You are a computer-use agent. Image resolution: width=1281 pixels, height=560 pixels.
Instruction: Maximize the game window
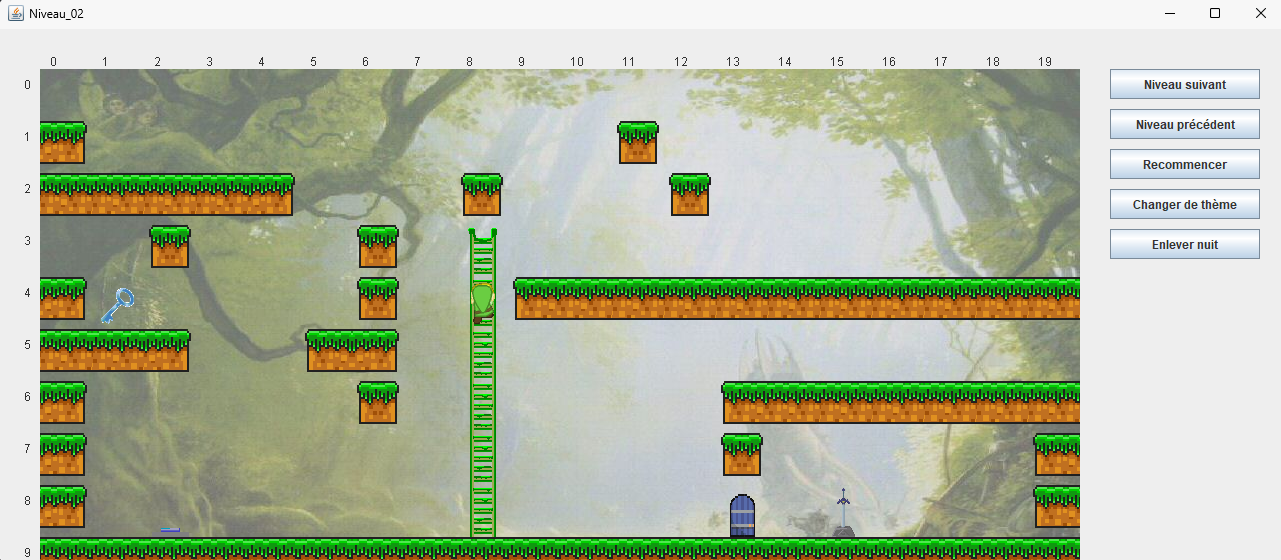coord(1215,13)
